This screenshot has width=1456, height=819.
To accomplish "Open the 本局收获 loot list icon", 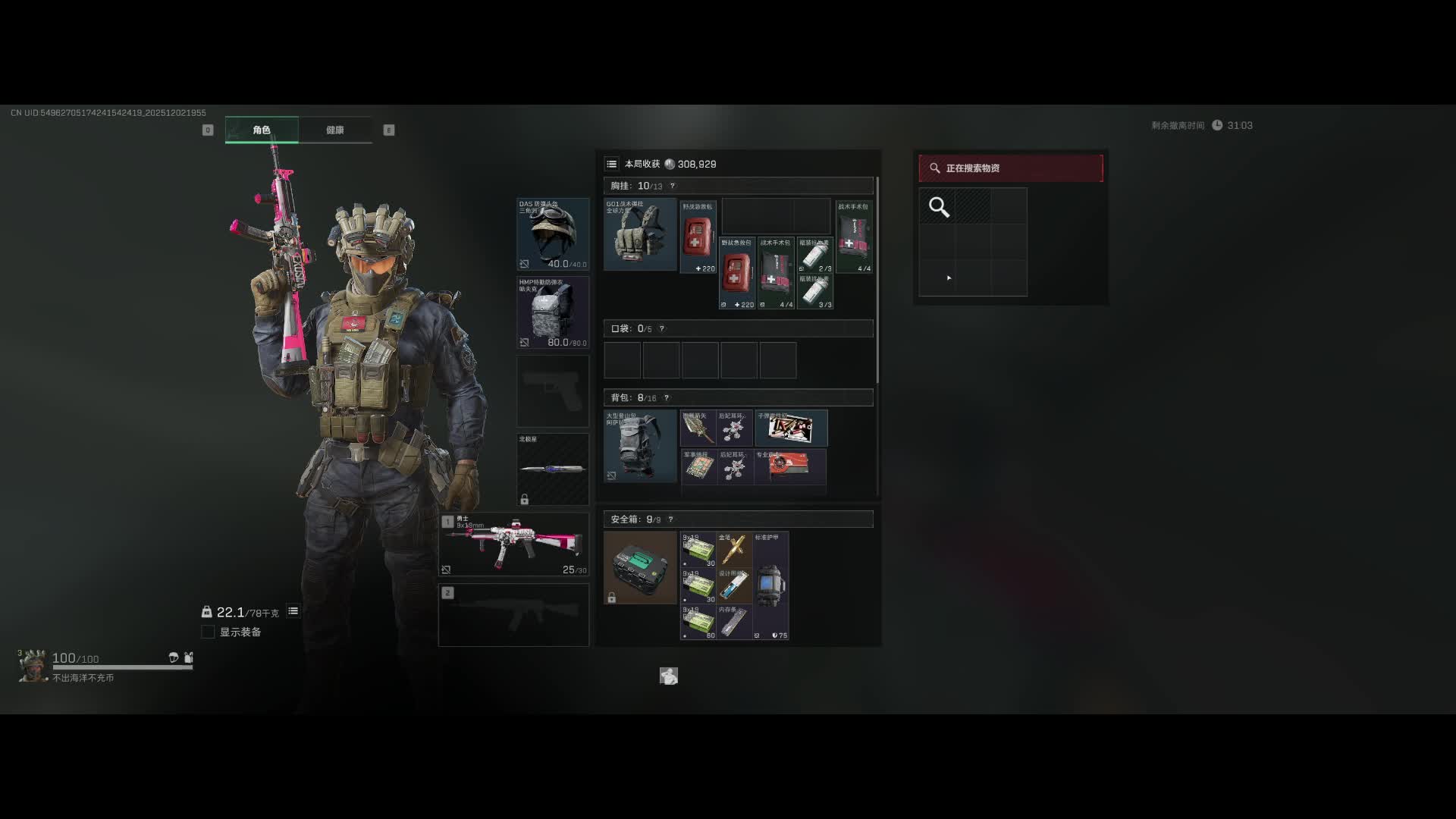I will tap(611, 164).
